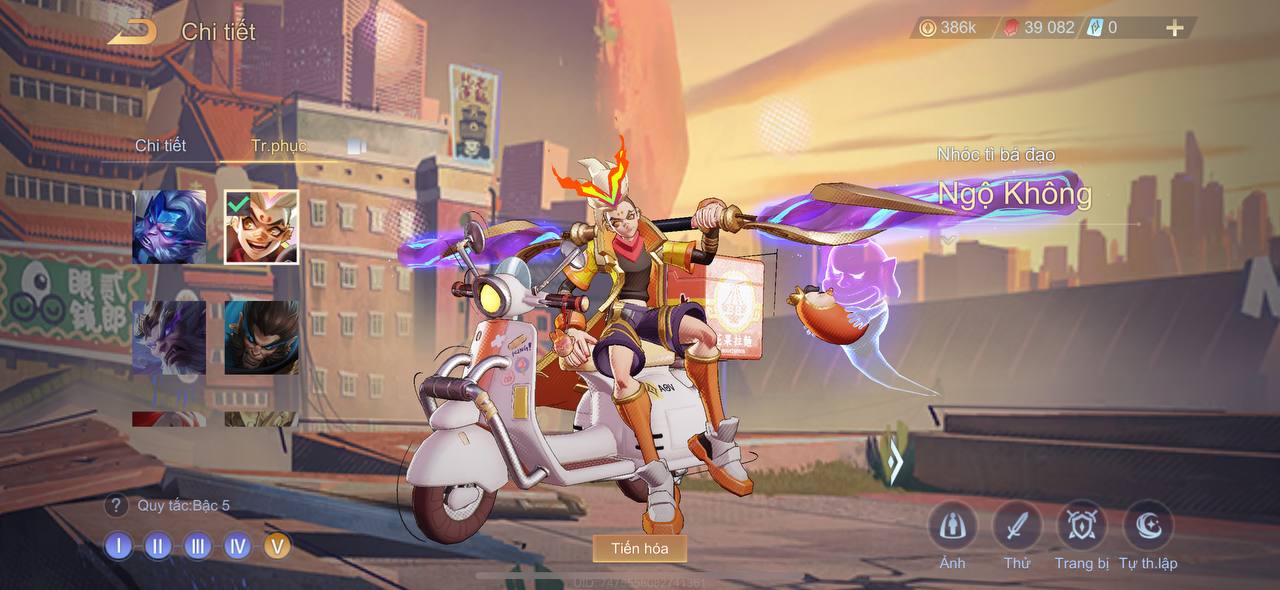Screen dimensions: 1280x590
Task: Tap the Tiến hóa button
Action: pos(640,548)
